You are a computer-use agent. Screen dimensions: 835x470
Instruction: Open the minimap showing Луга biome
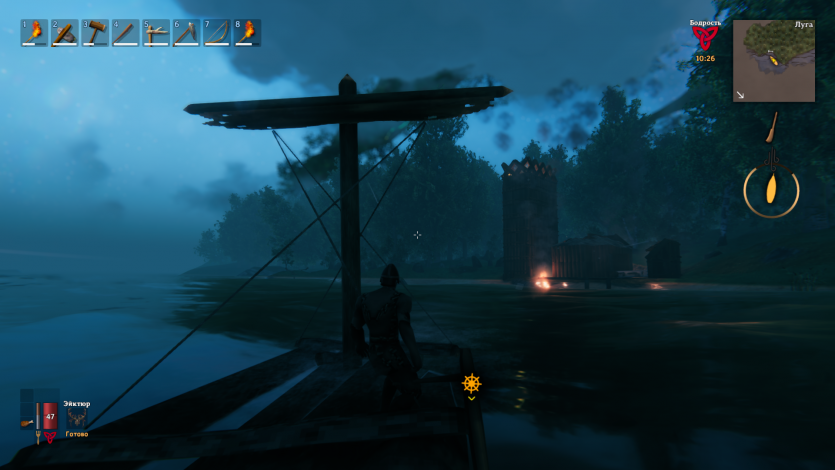point(773,61)
